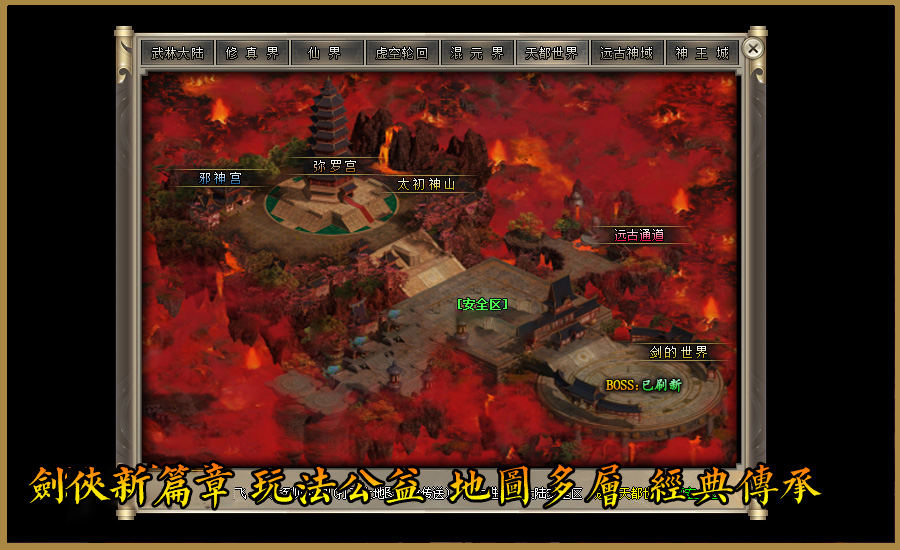Select the 弥罗宫 location label
Image resolution: width=900 pixels, height=550 pixels.
pos(334,166)
